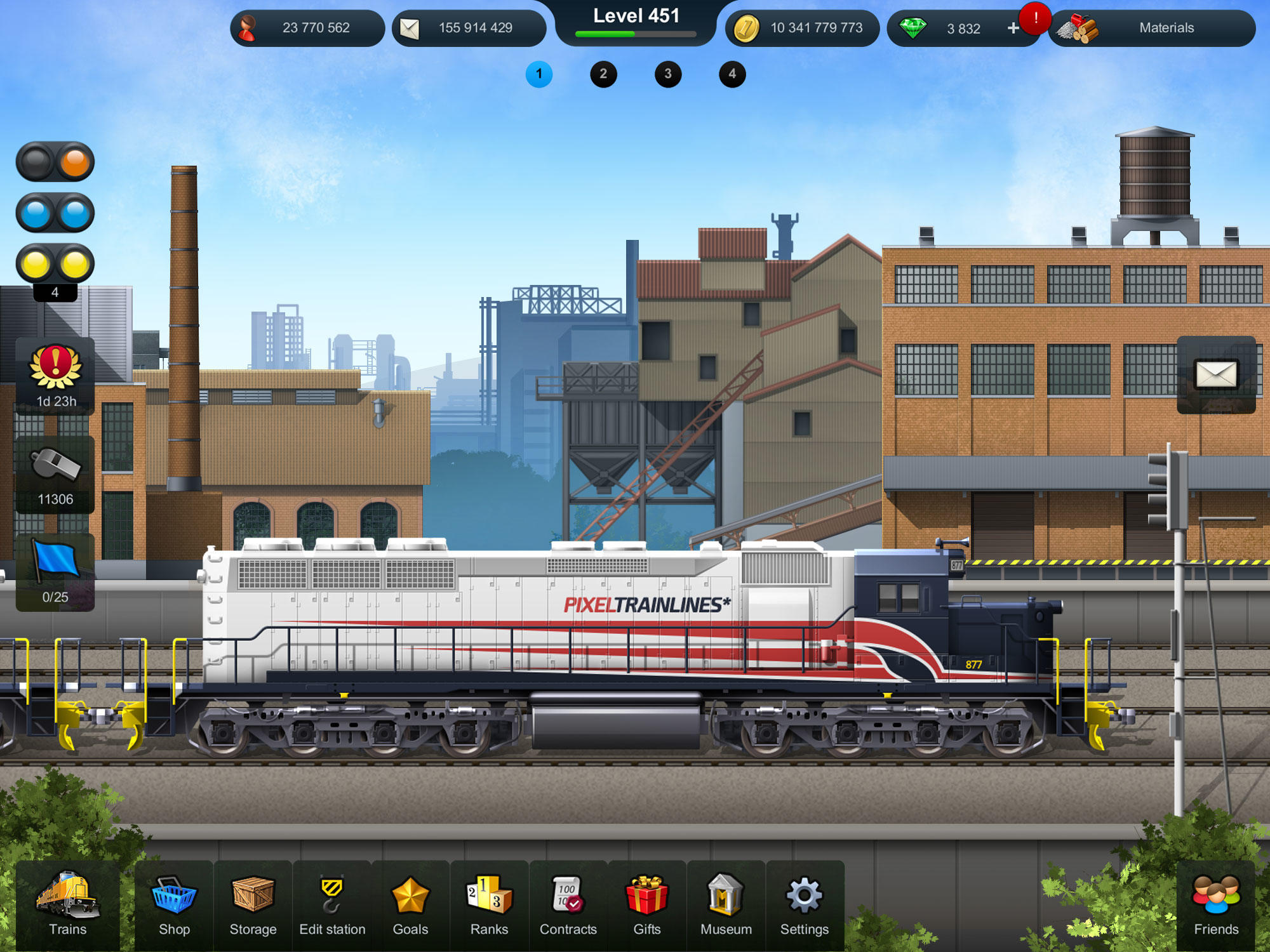
Task: Switch to station page 2
Action: 603,74
